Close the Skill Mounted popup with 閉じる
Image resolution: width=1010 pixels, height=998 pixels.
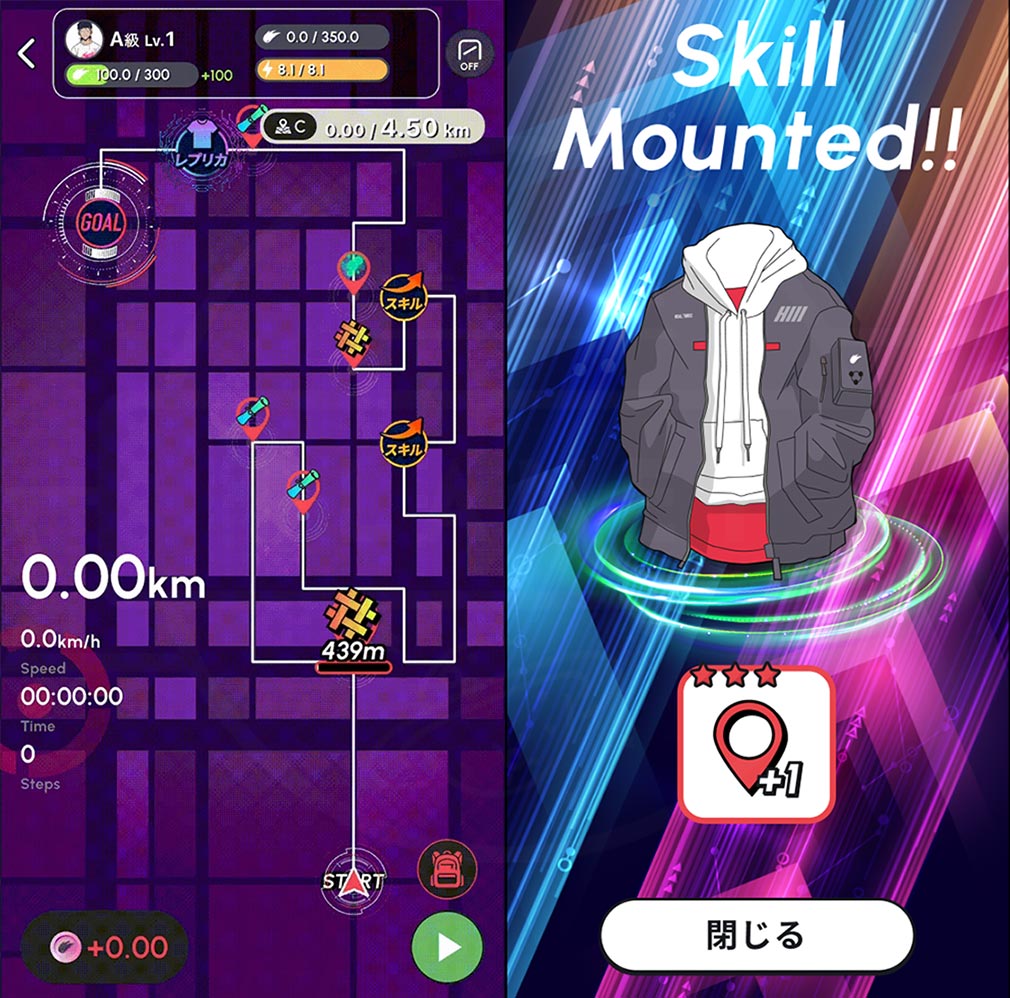click(x=757, y=936)
